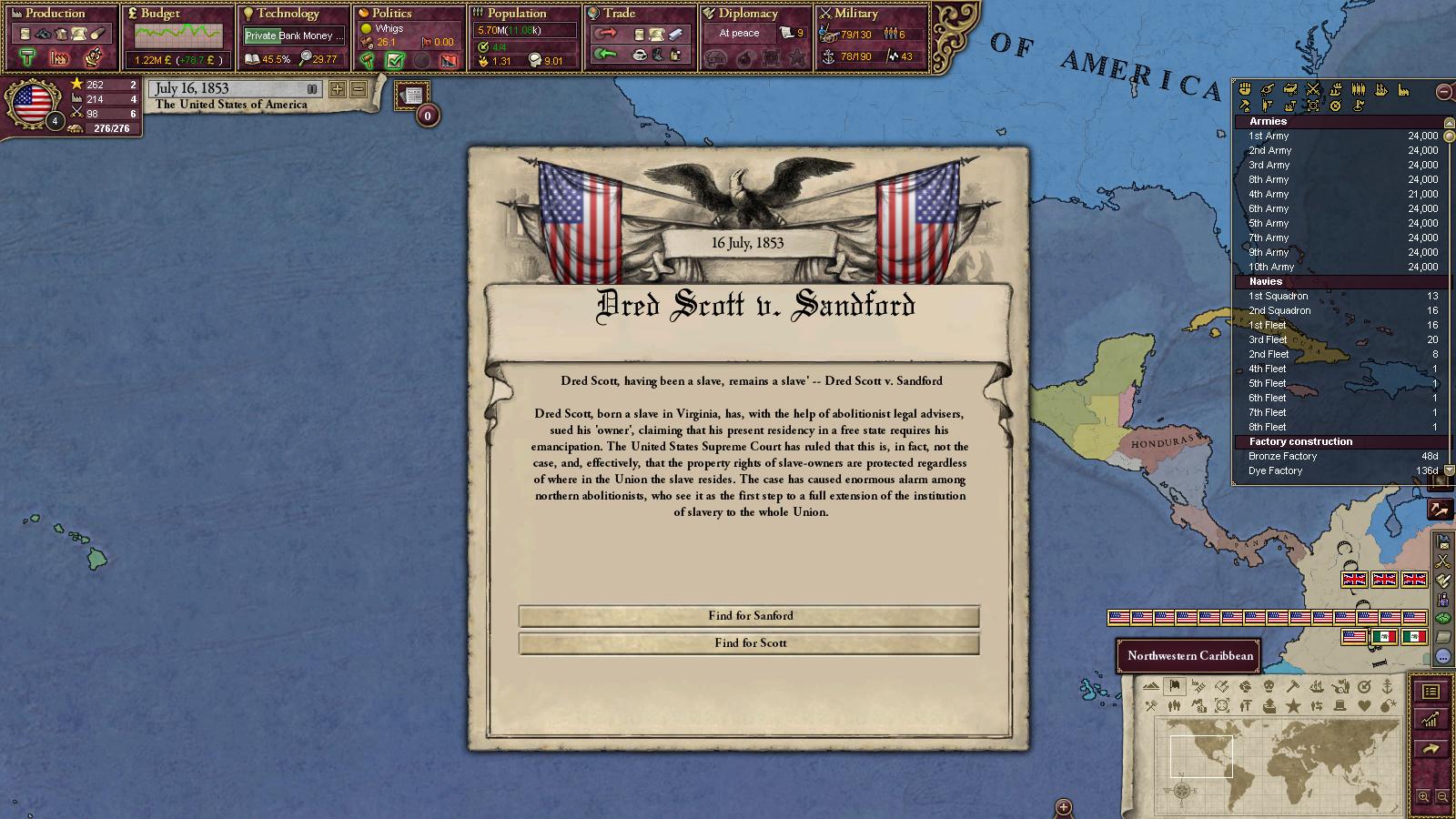Click the United States flag shield
1456x819 pixels.
(33, 103)
